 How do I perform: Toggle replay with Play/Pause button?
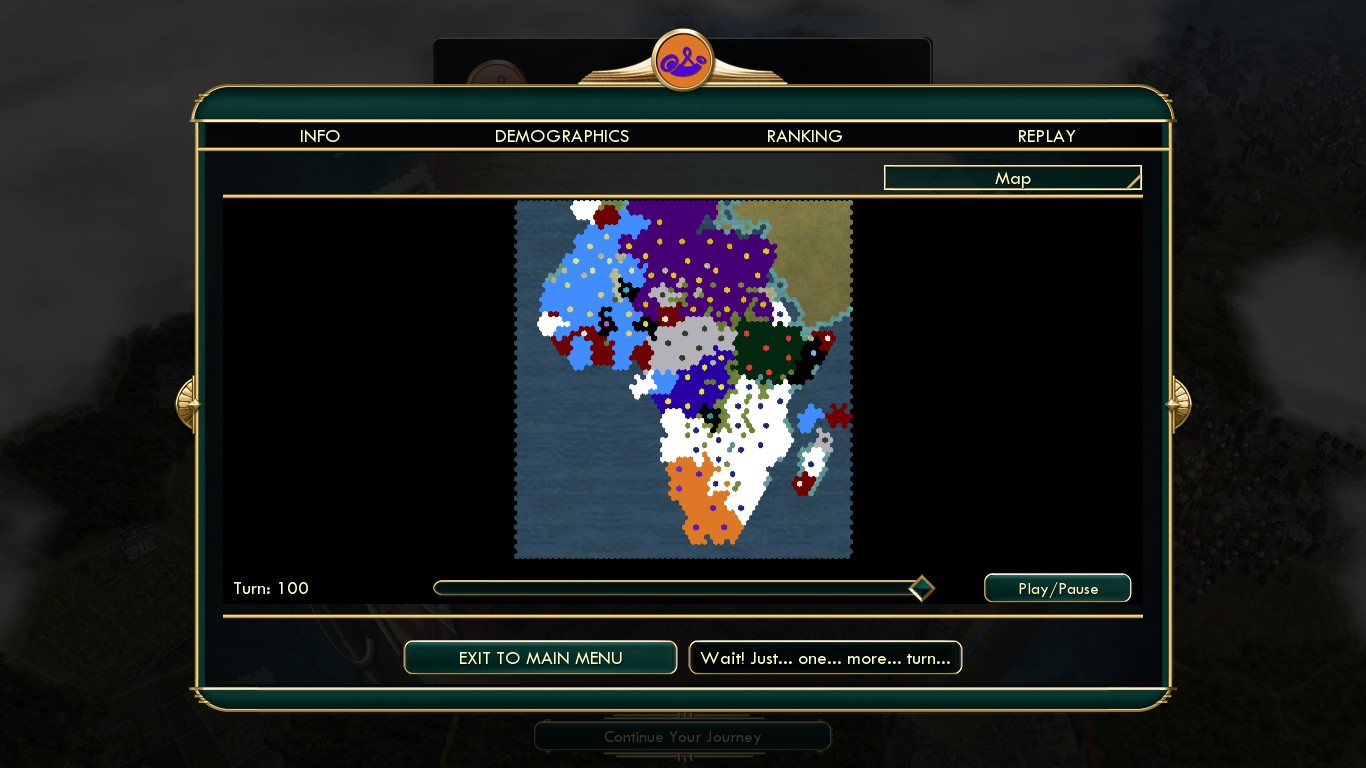pos(1057,588)
